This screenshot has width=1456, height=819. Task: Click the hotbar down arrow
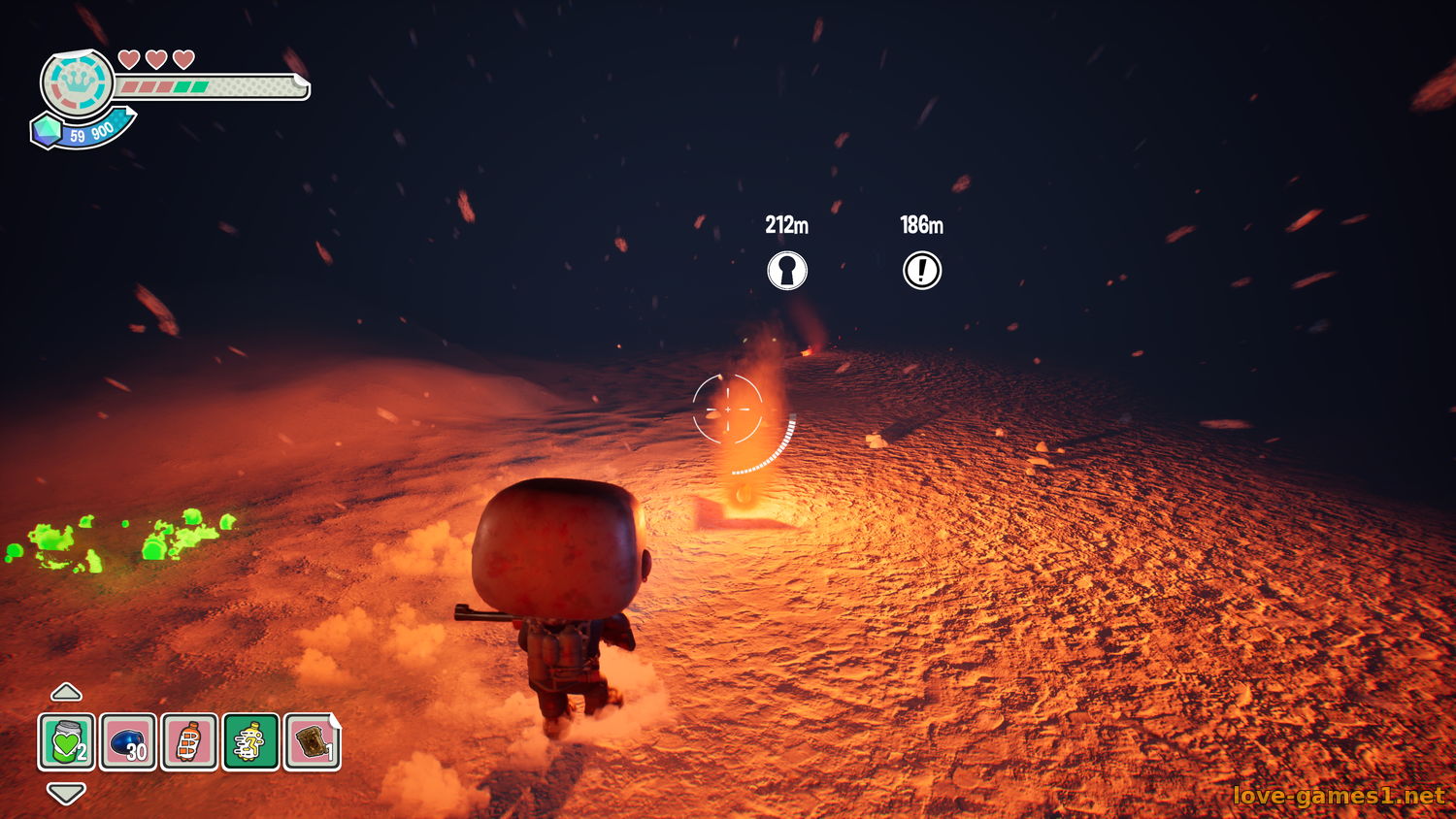pos(66,793)
